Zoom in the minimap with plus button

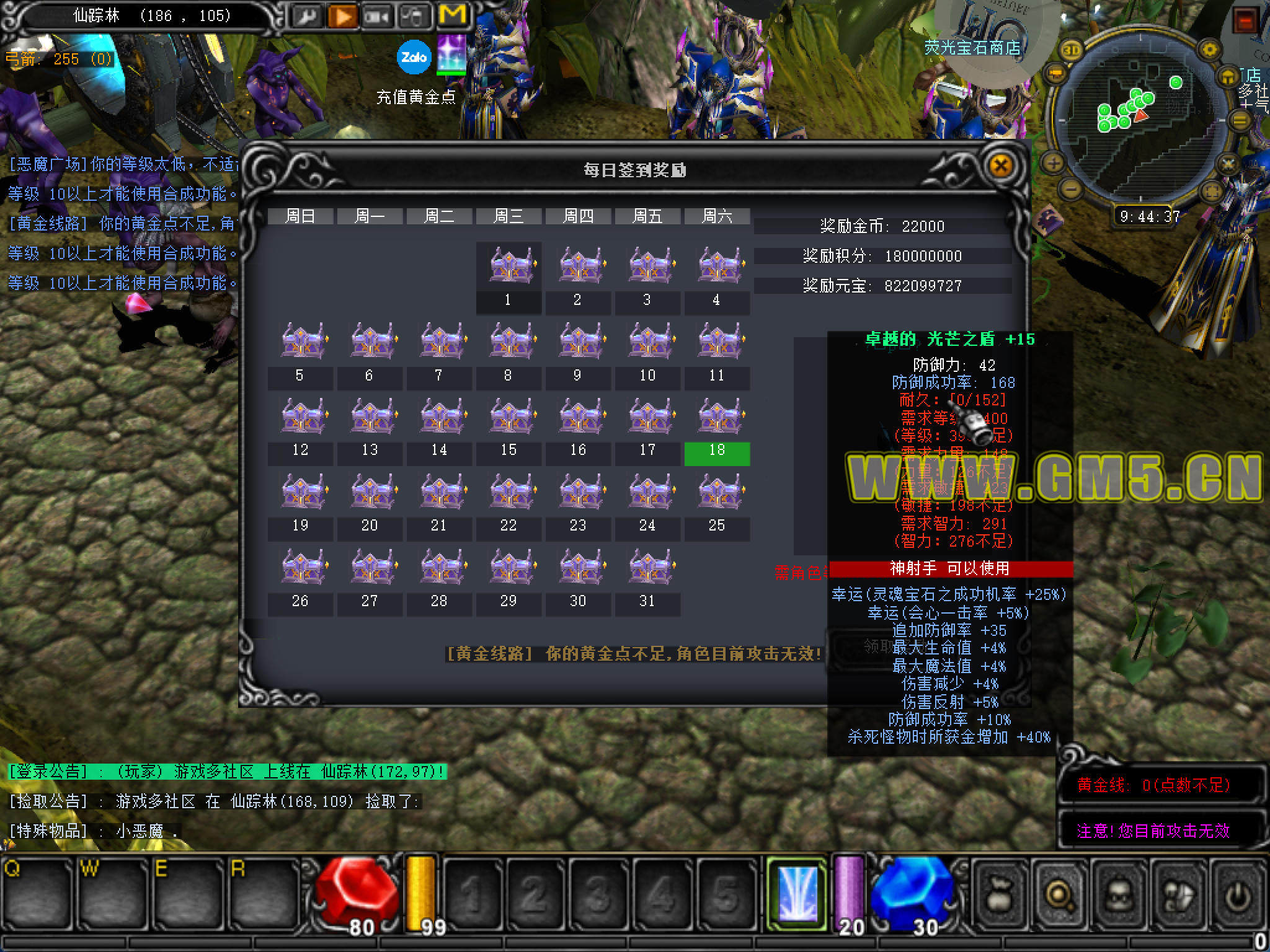coord(1054,164)
